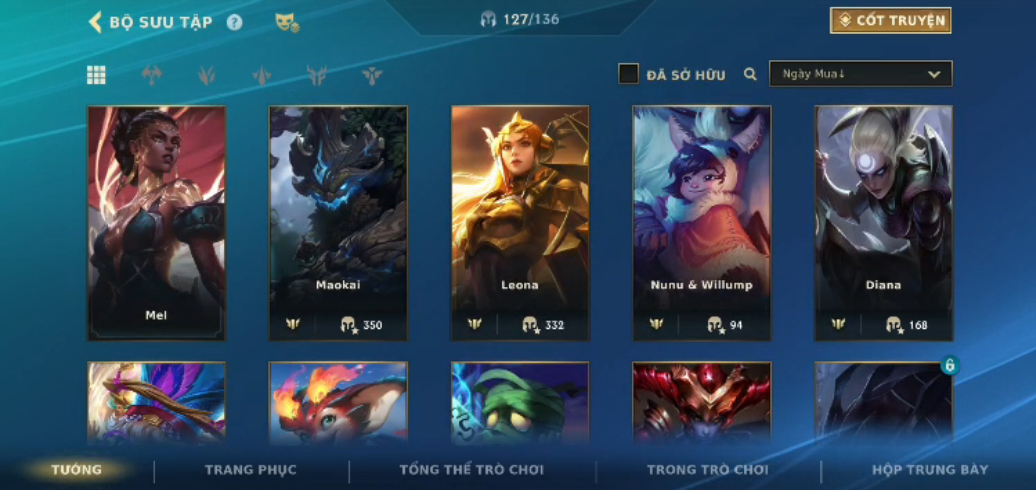
Task: Go back from Bộ Sưu Tập
Action: coord(95,21)
